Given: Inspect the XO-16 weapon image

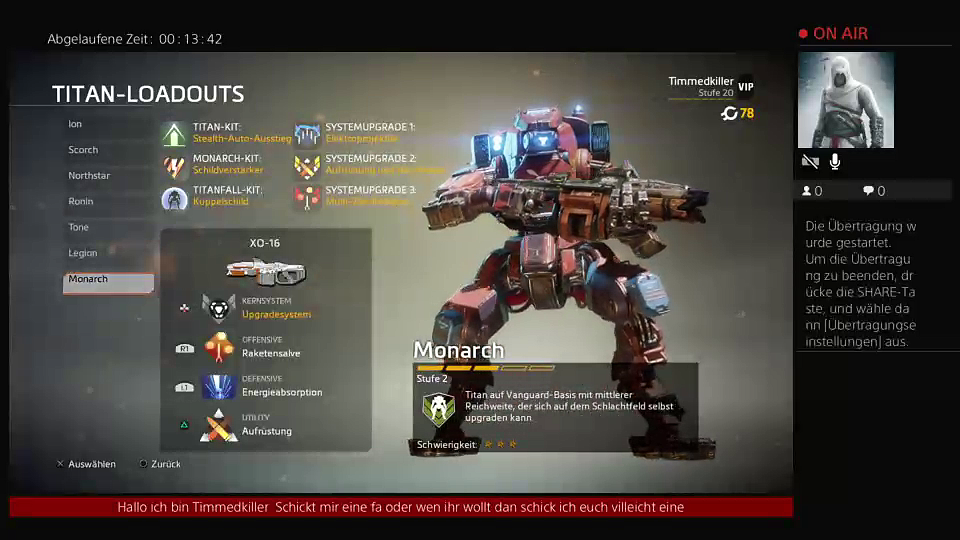Looking at the screenshot, I should [x=265, y=270].
